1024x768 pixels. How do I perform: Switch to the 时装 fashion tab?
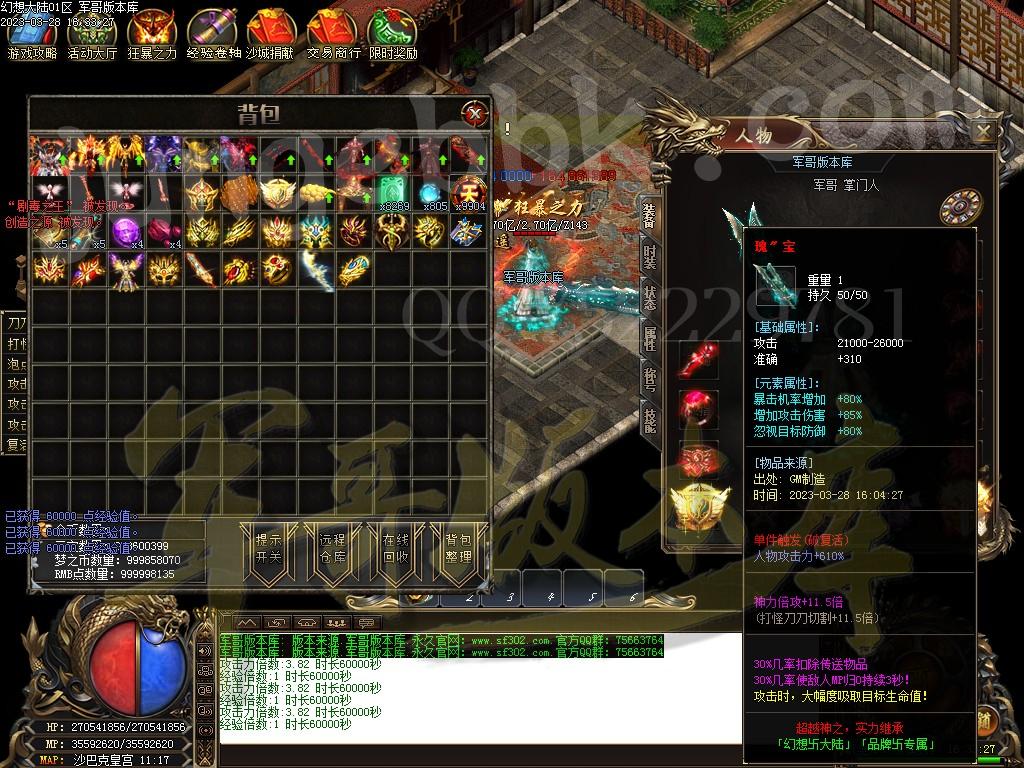tap(650, 256)
